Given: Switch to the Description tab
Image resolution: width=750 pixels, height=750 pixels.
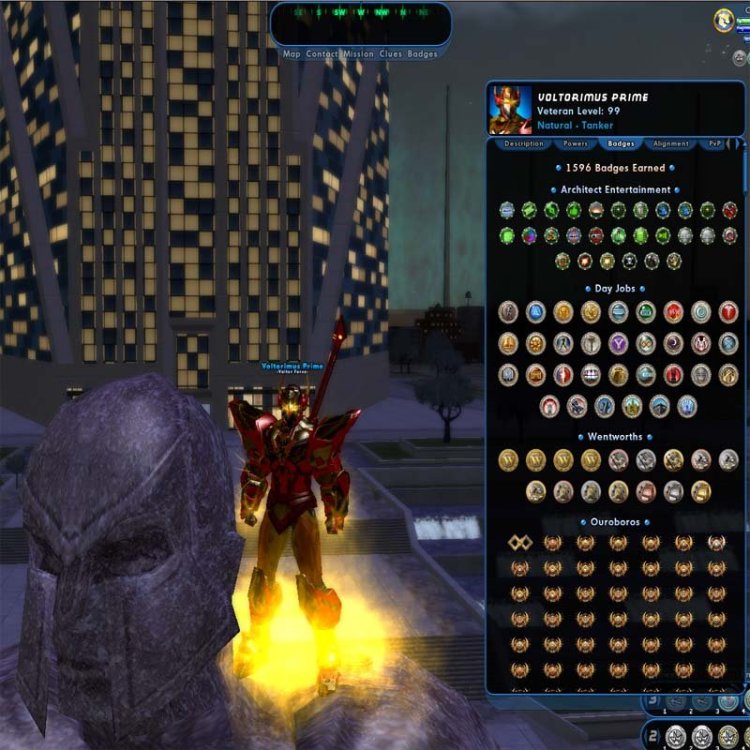Looking at the screenshot, I should [523, 144].
